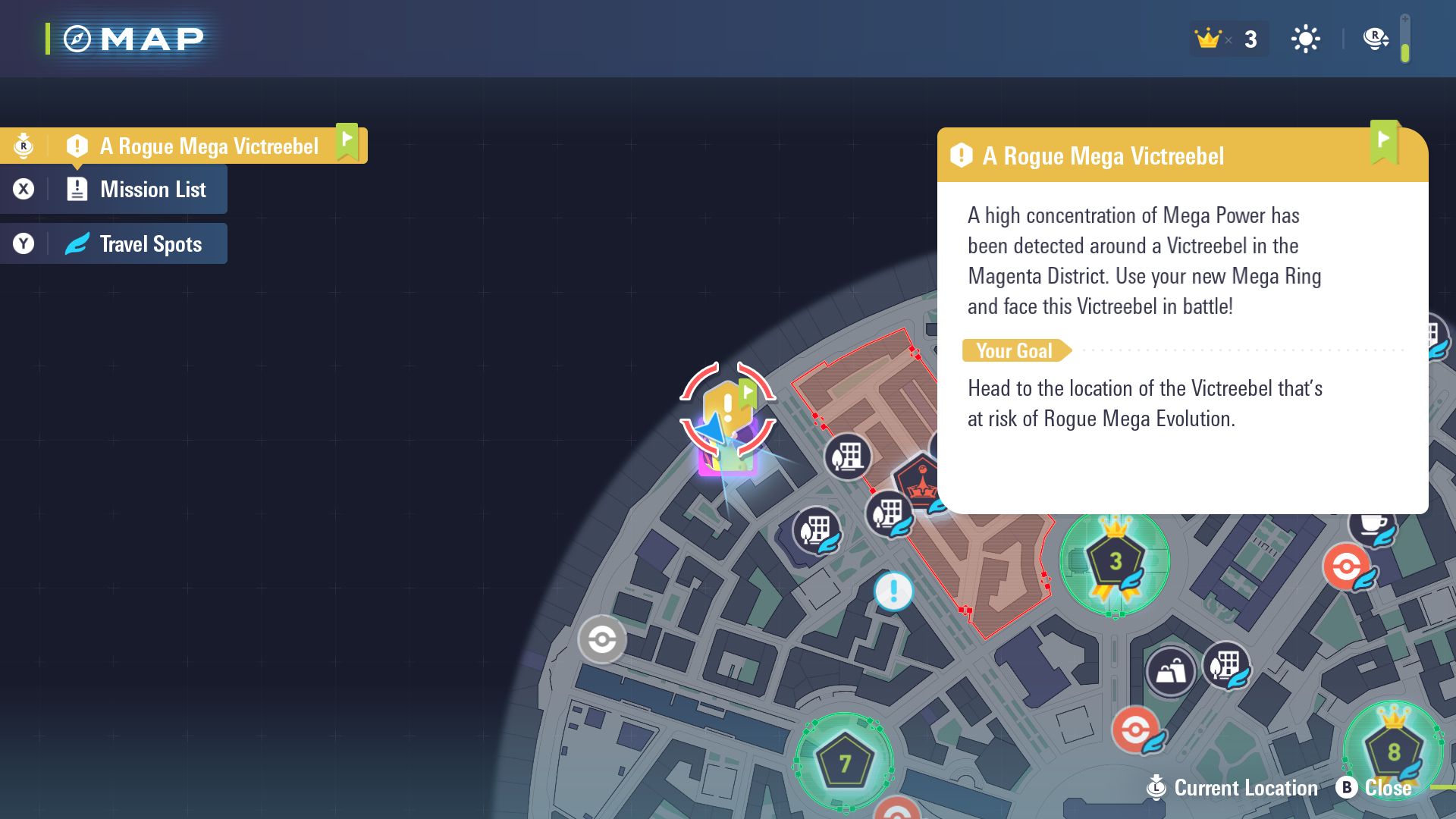Toggle the green tracking flag on the mission panel

1385,143
